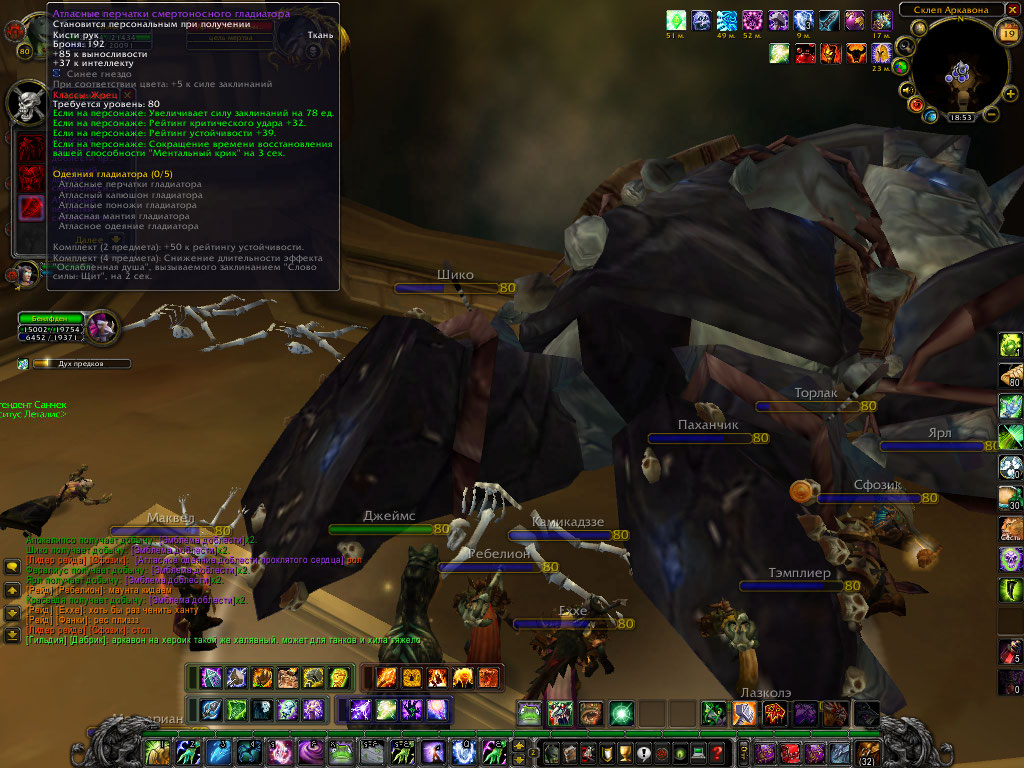The image size is (1024, 768).
Task: Select Сфозик's raid nameplate
Action: (x=870, y=497)
